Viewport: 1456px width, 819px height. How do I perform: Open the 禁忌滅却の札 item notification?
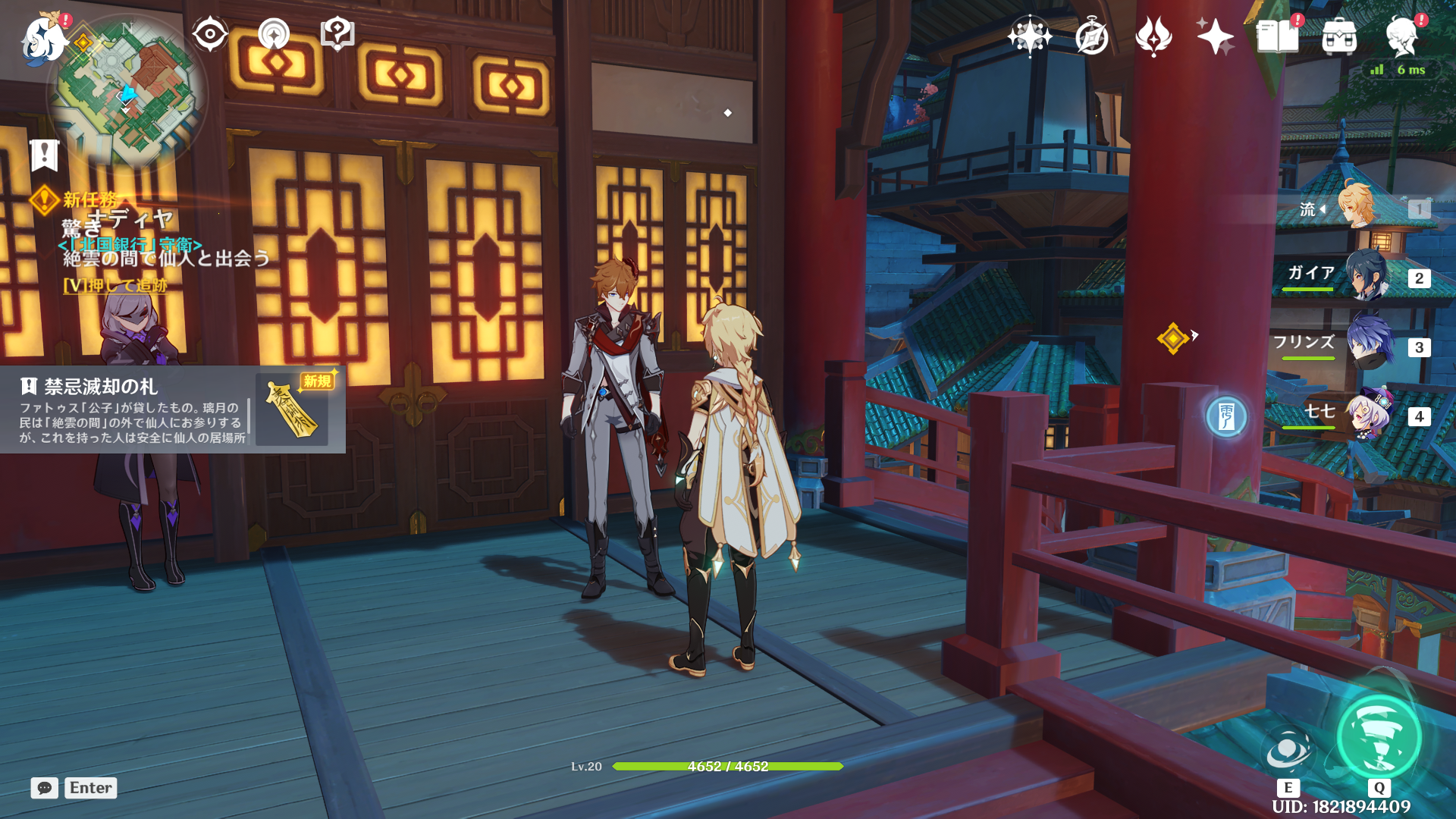(173, 410)
